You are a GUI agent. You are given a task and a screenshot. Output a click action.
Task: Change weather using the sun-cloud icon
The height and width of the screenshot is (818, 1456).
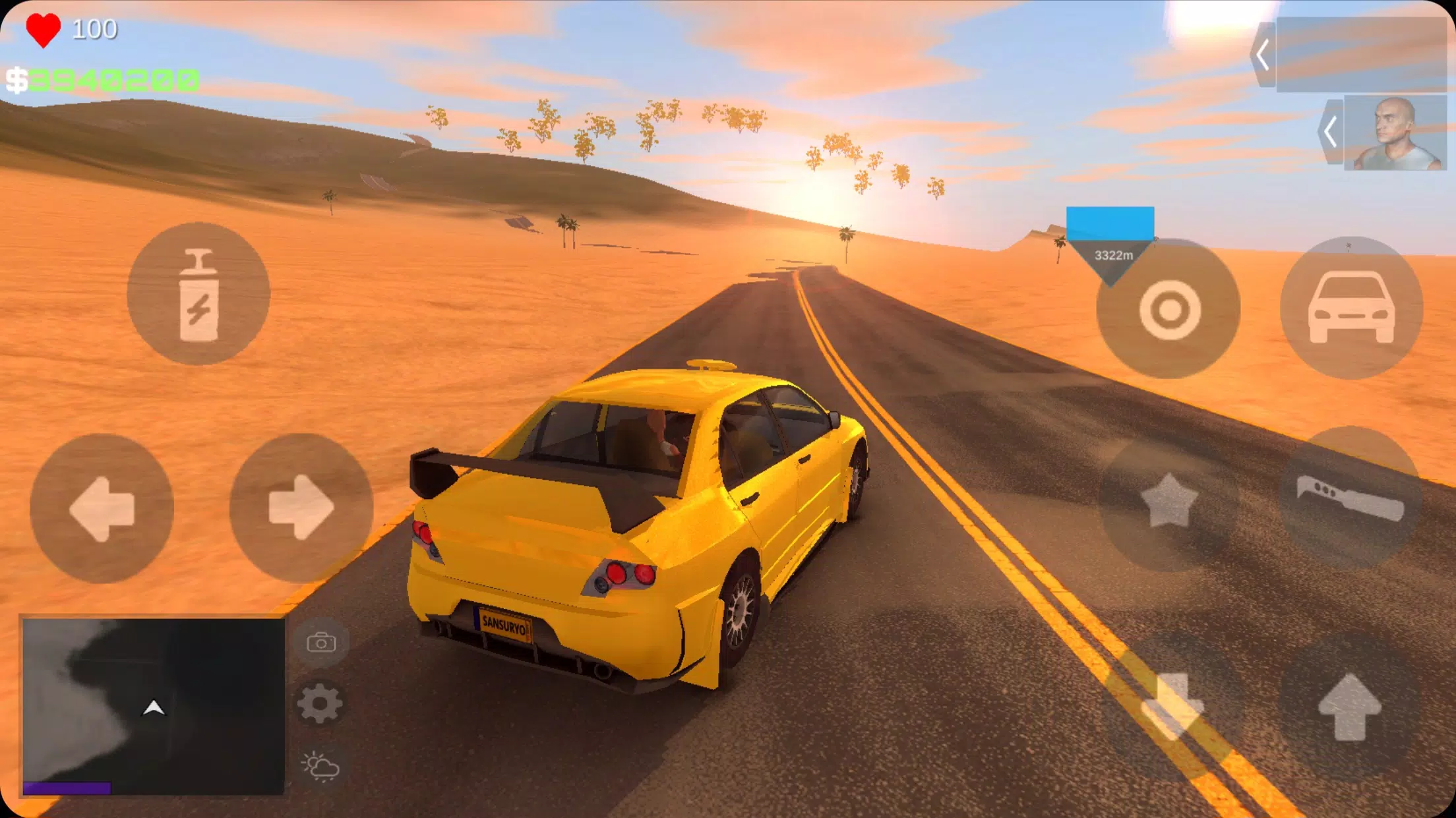pyautogui.click(x=320, y=766)
